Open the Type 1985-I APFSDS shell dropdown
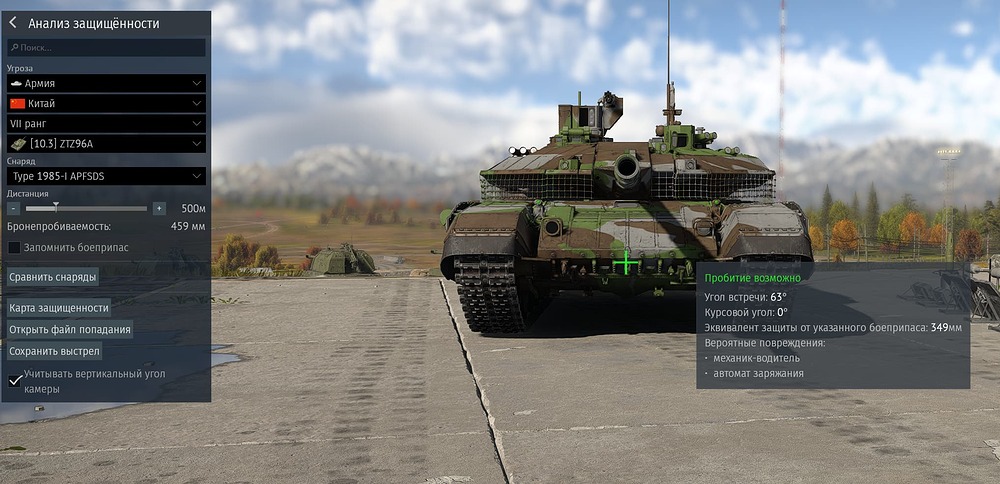1000x484 pixels. pos(106,176)
